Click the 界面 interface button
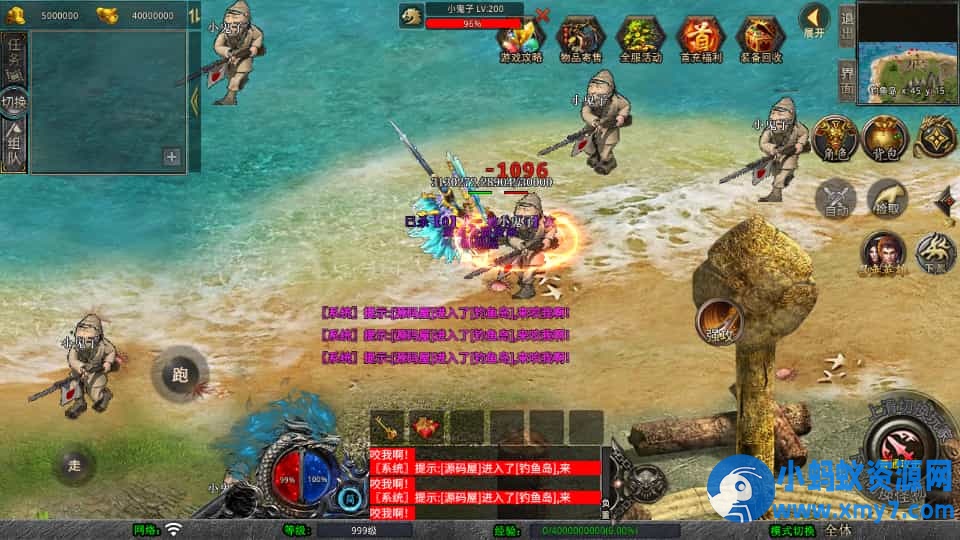The height and width of the screenshot is (540, 960). pyautogui.click(x=846, y=80)
